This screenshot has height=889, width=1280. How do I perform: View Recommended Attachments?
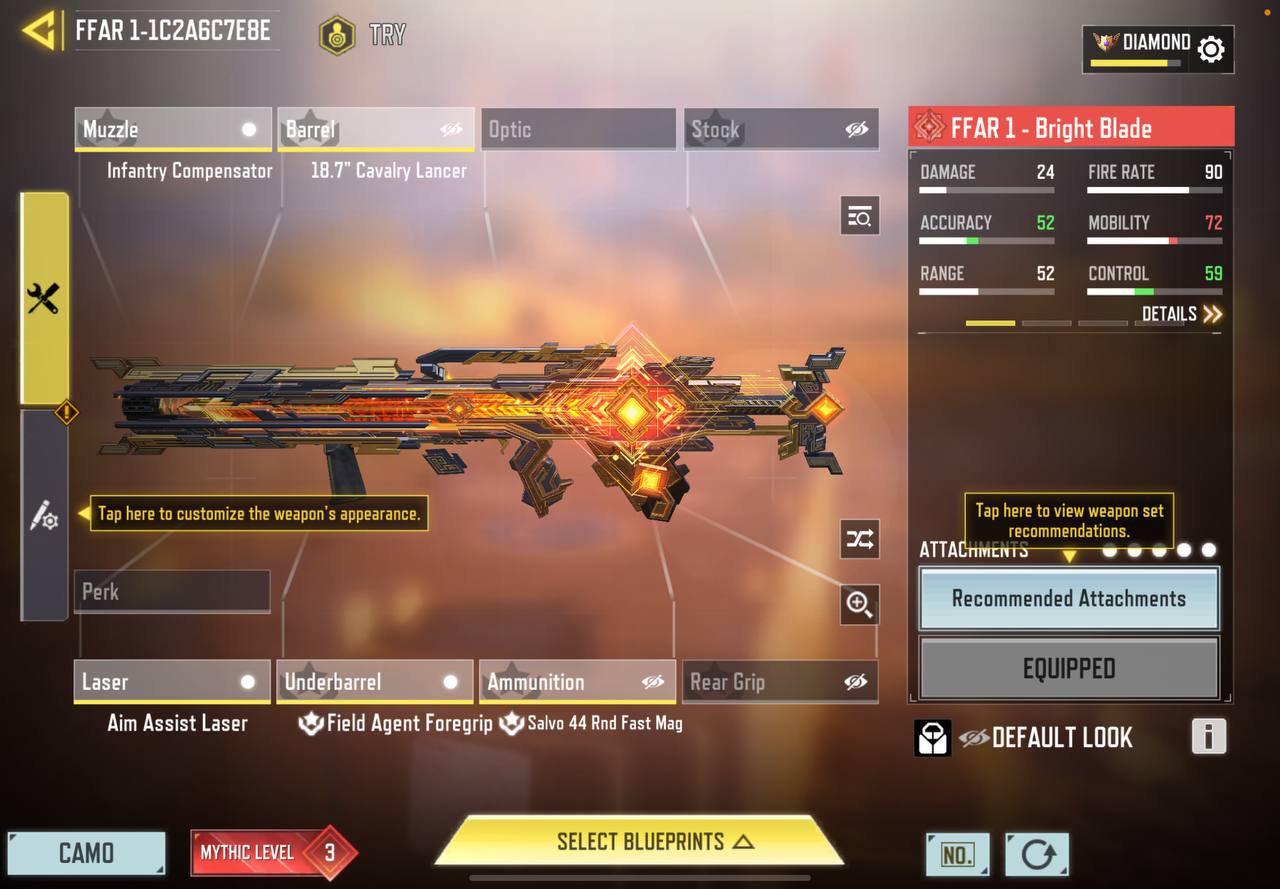point(1069,599)
